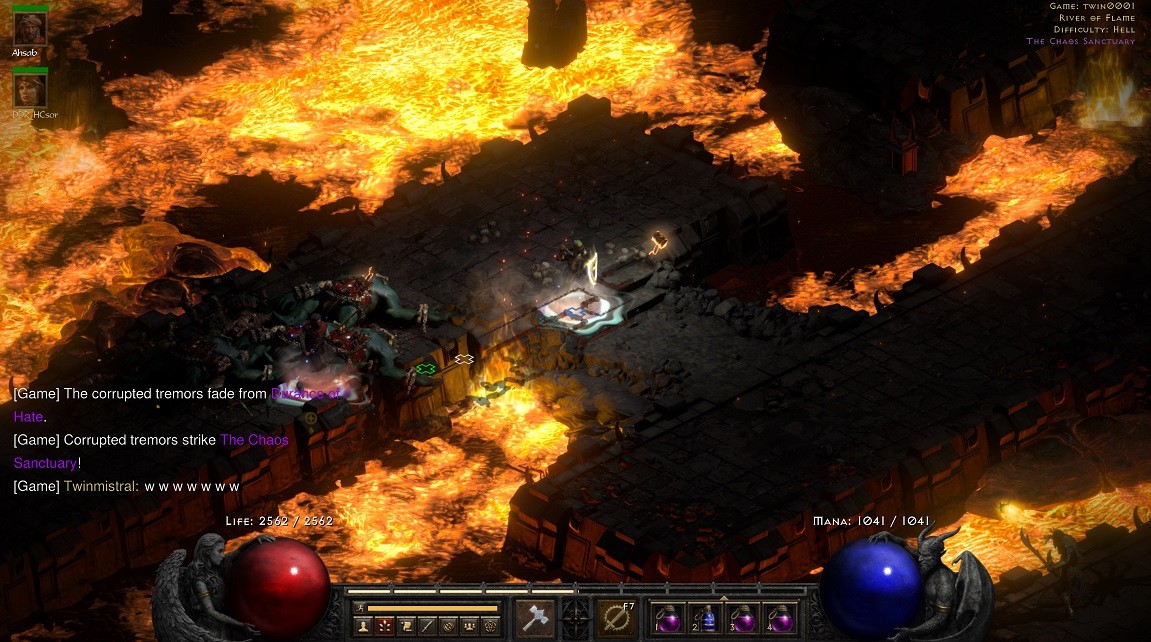Click the sword icon mini-panel button

427,626
